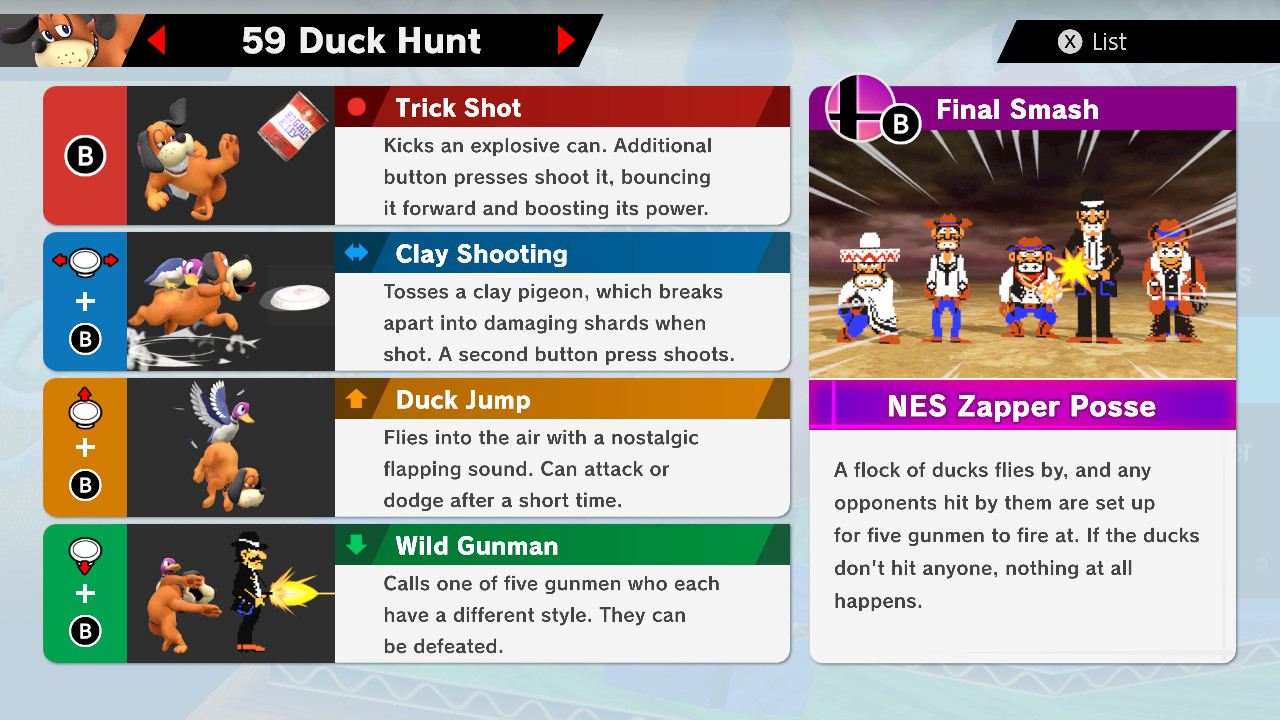Click the Clay Shooting pigeon thumbnail
This screenshot has height=720, width=1280.
pyautogui.click(x=230, y=301)
